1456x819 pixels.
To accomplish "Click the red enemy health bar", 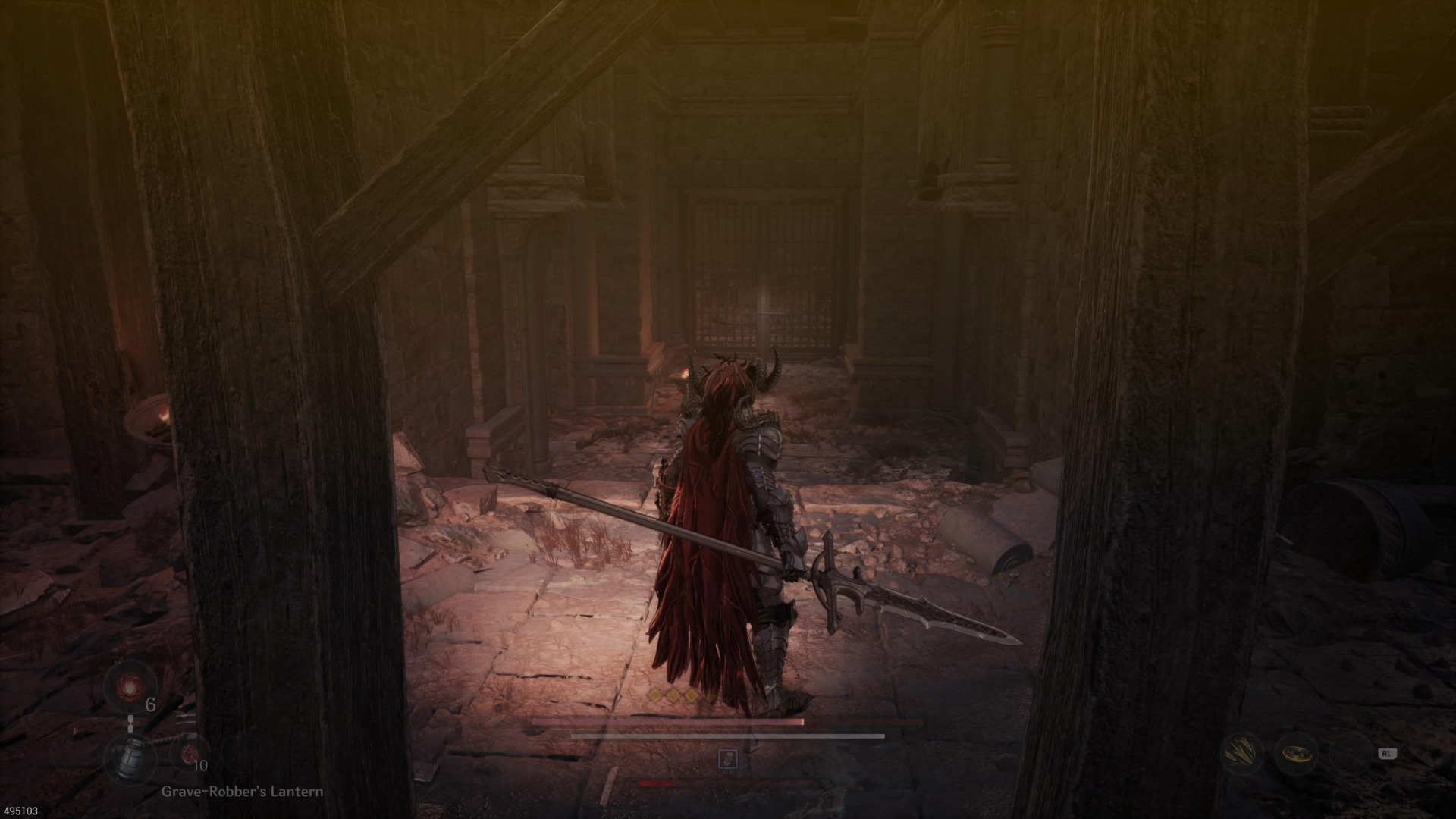I will point(657,783).
